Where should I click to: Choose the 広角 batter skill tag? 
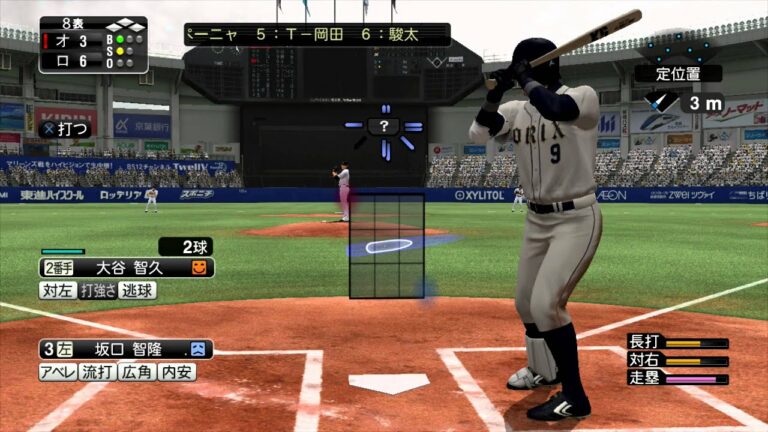(138, 372)
